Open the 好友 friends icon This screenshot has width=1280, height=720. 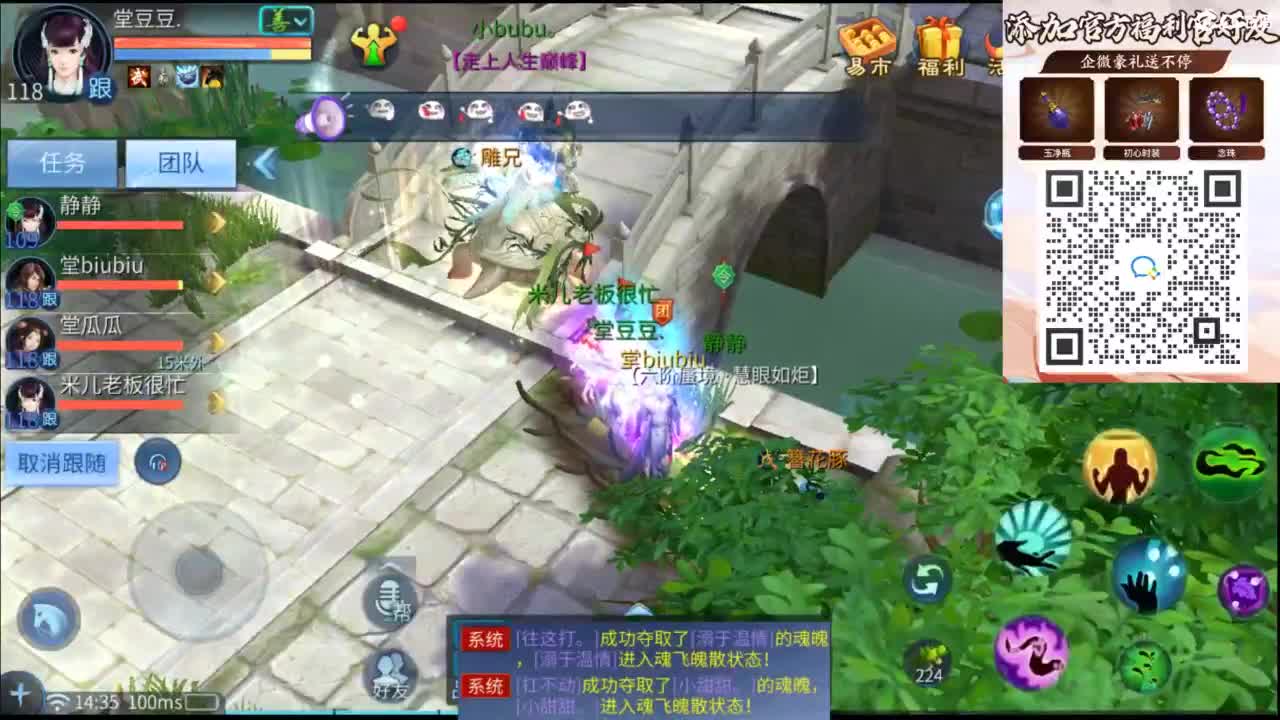point(390,669)
